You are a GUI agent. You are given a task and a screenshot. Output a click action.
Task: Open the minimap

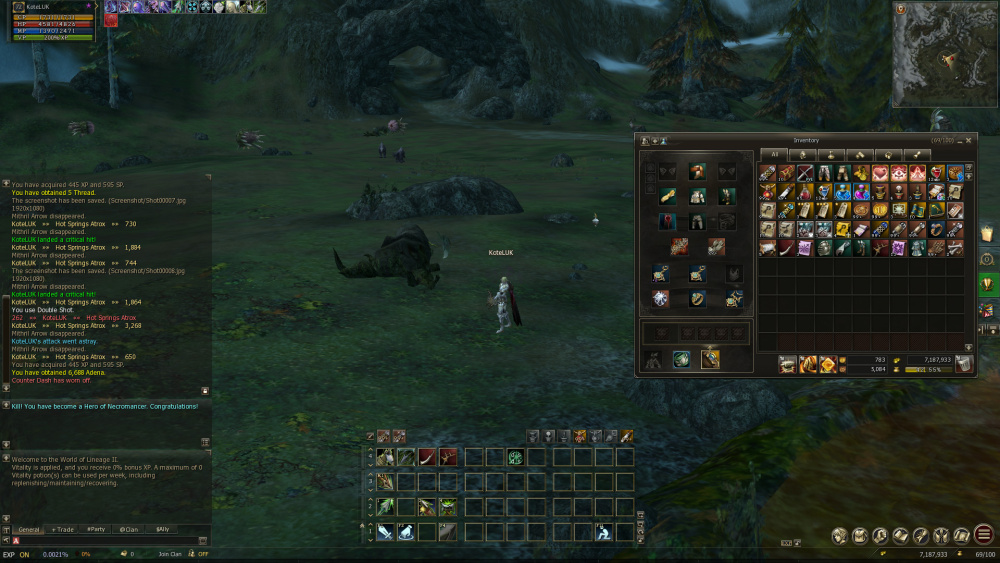coord(944,55)
